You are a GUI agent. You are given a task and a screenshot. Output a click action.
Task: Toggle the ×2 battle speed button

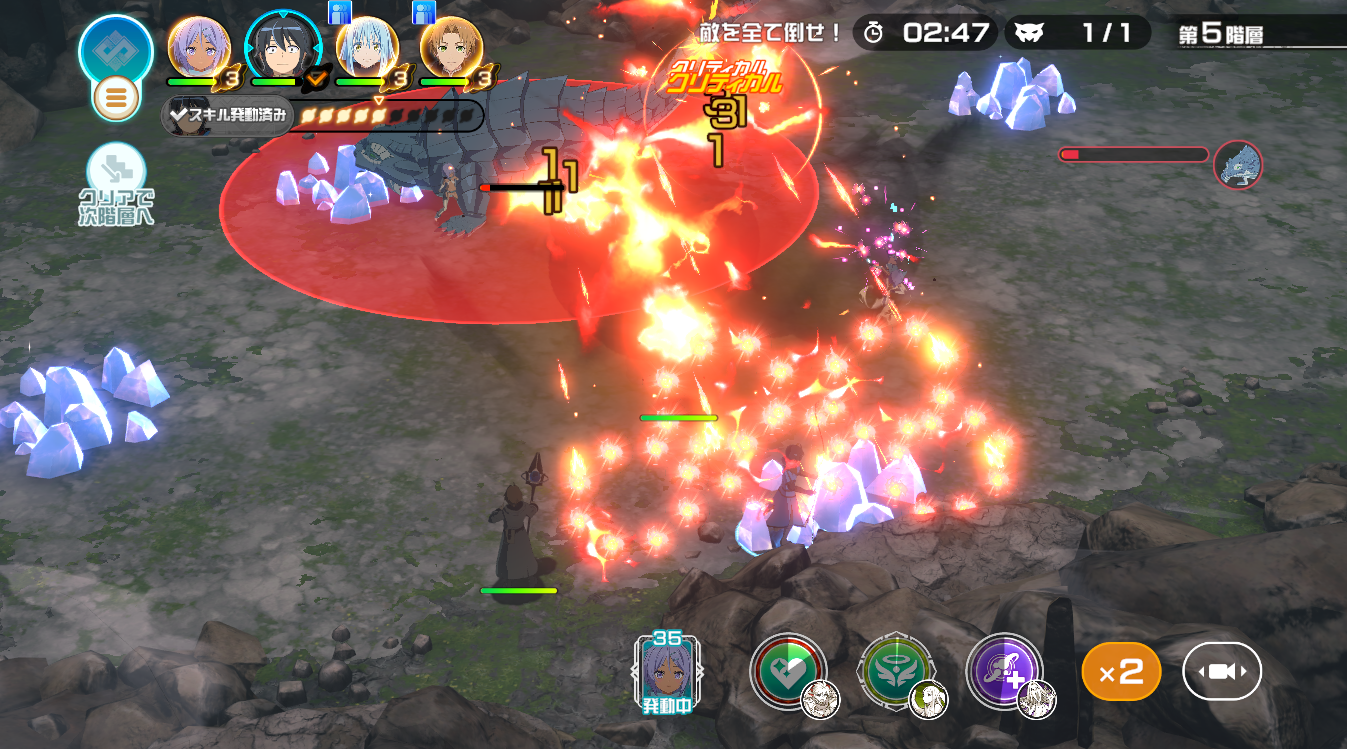(x=1121, y=671)
